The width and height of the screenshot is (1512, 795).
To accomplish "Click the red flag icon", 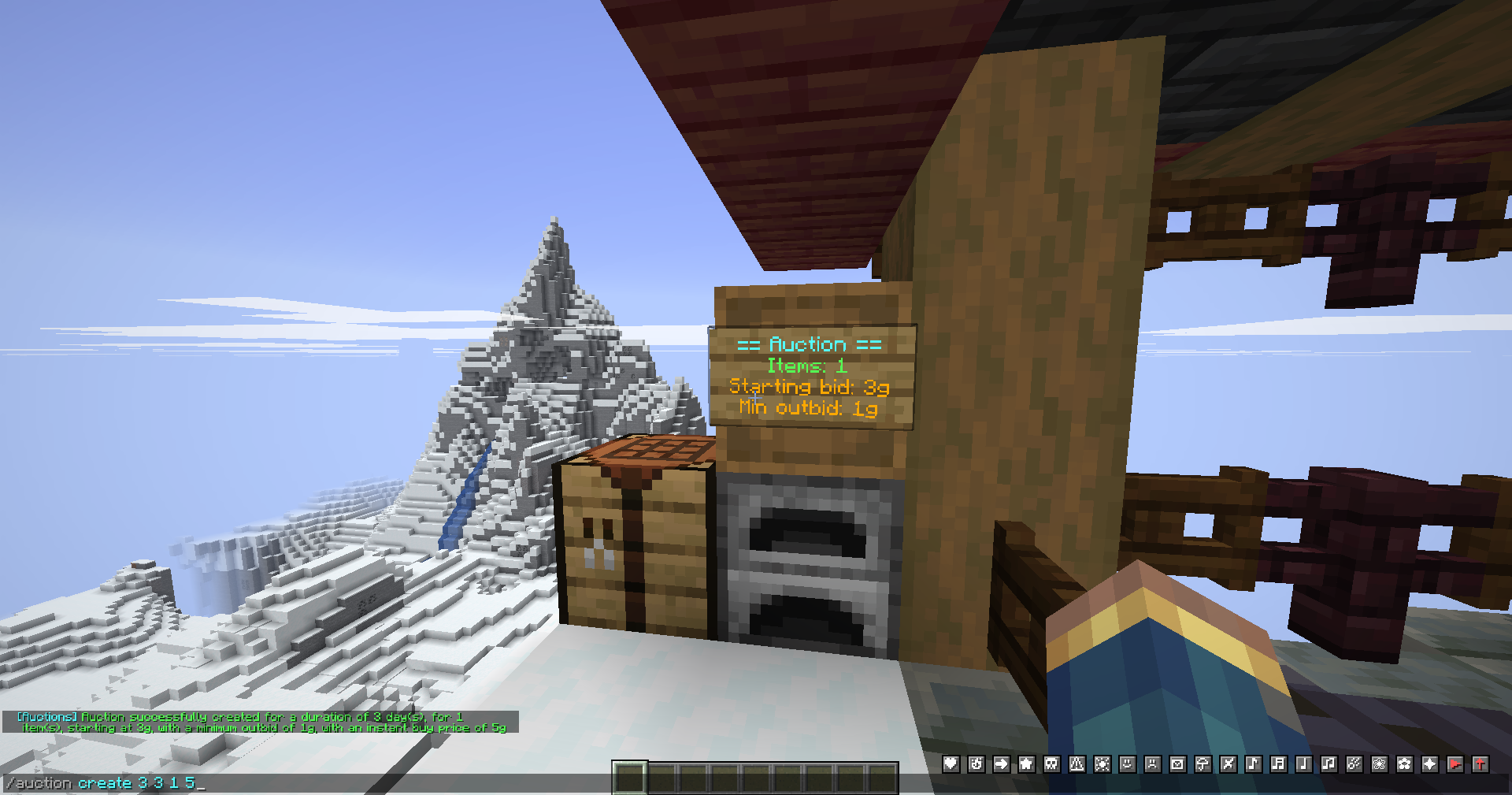I will tap(1454, 764).
